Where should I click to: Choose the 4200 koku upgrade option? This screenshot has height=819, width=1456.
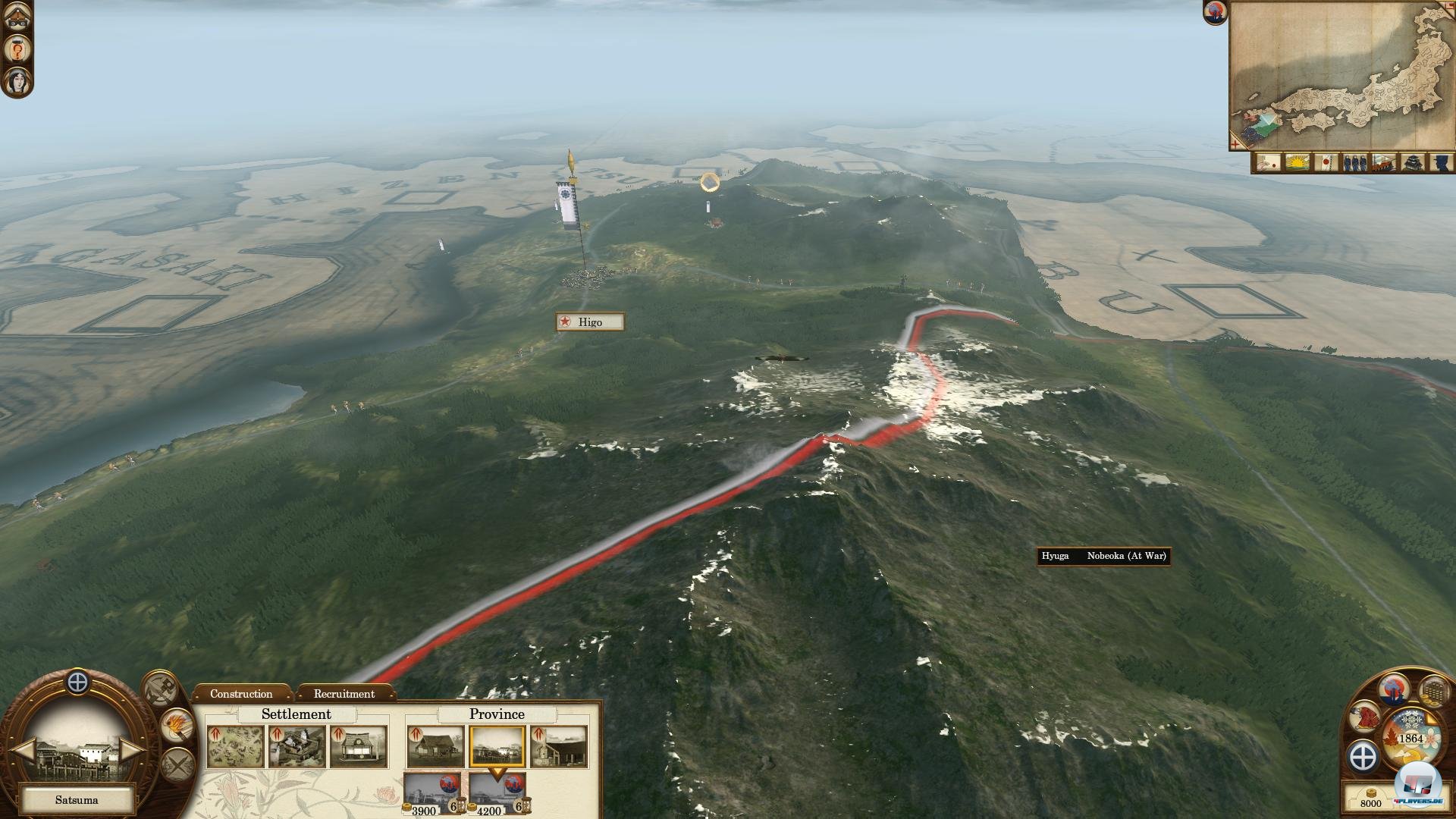click(x=496, y=793)
